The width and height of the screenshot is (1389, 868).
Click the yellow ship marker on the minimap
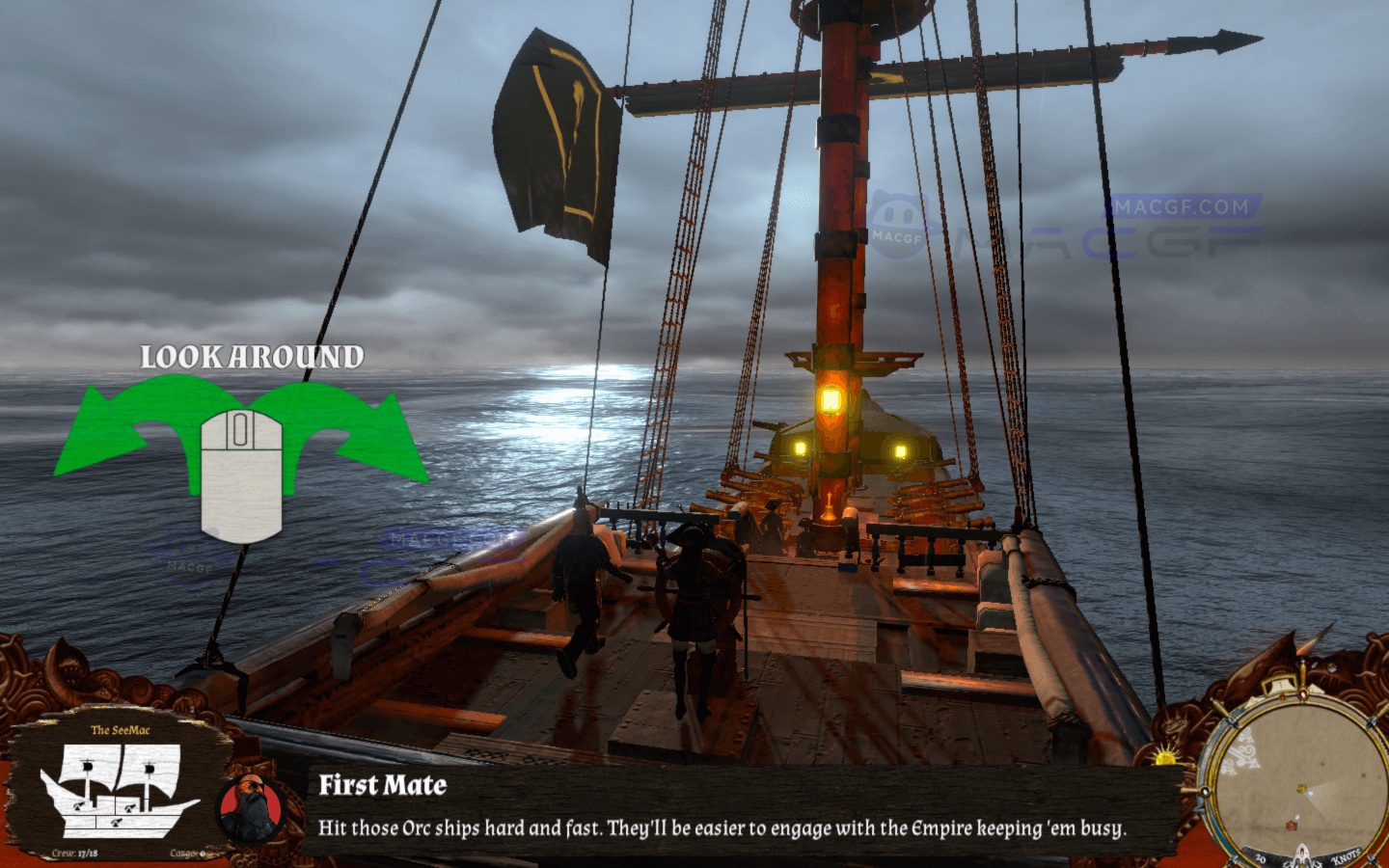[1301, 789]
